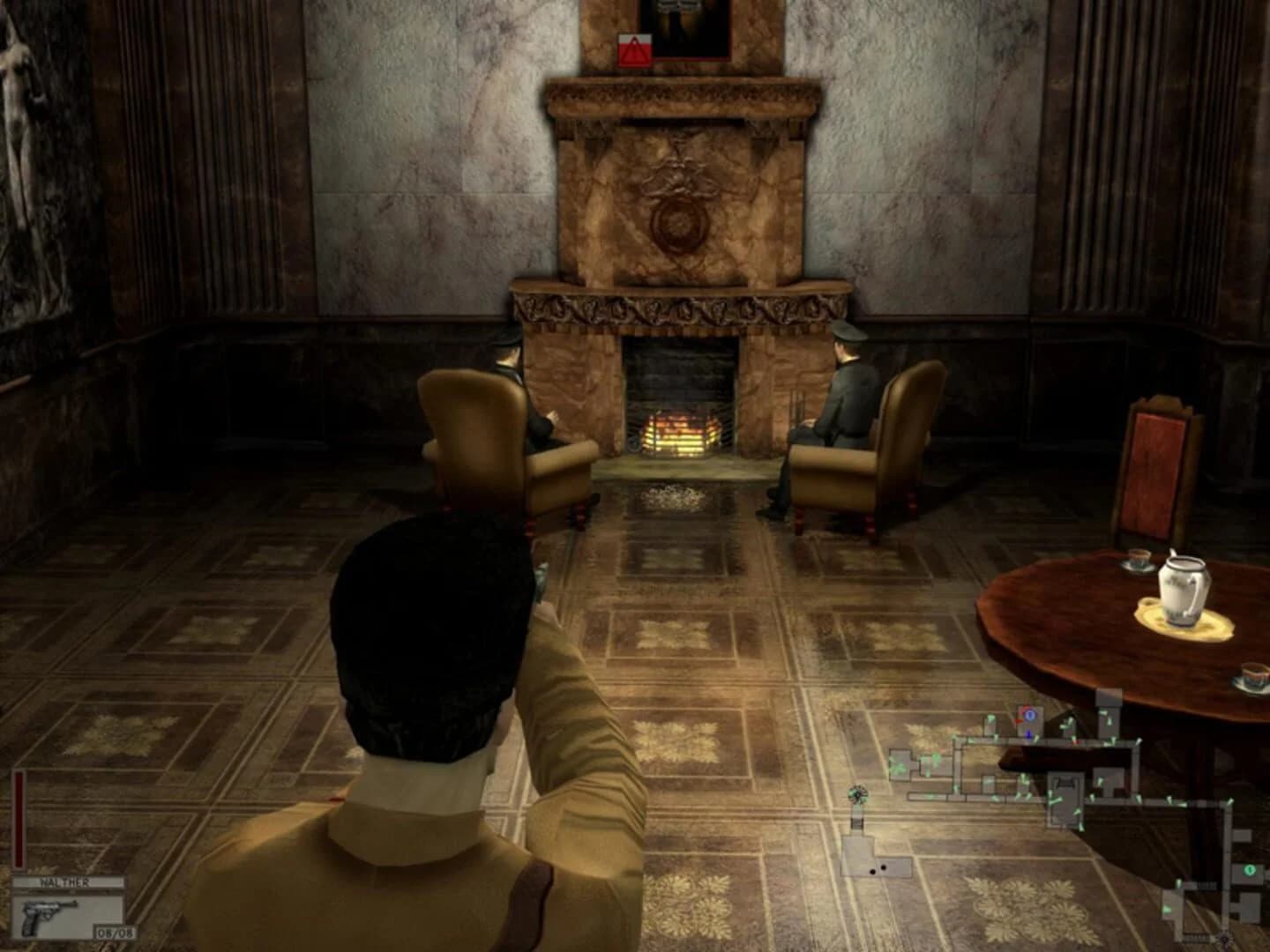Select the compass rose icon on the minimap
The height and width of the screenshot is (952, 1270).
click(x=858, y=794)
